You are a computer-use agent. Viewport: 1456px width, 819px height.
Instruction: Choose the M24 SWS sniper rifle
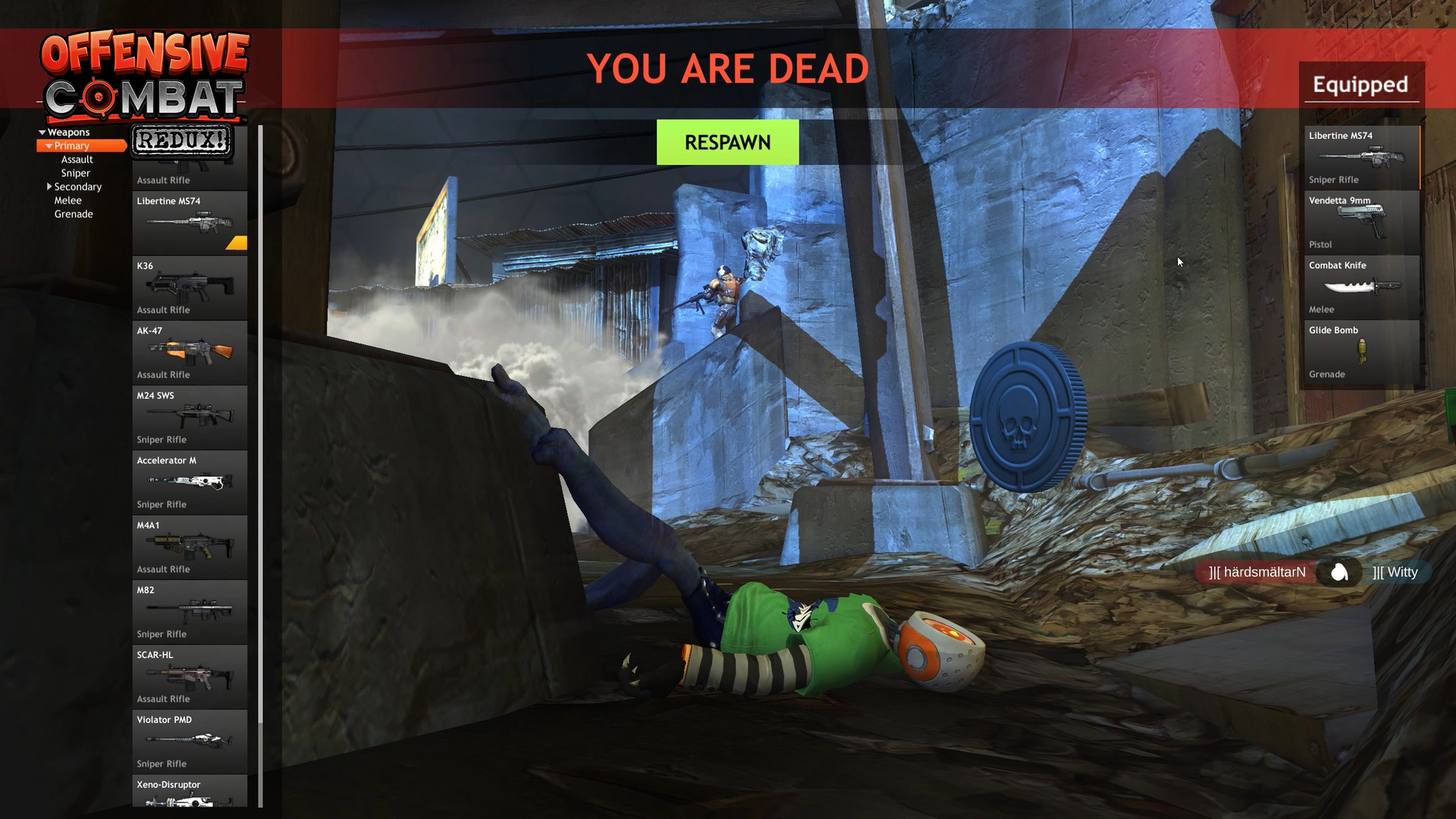pos(190,417)
